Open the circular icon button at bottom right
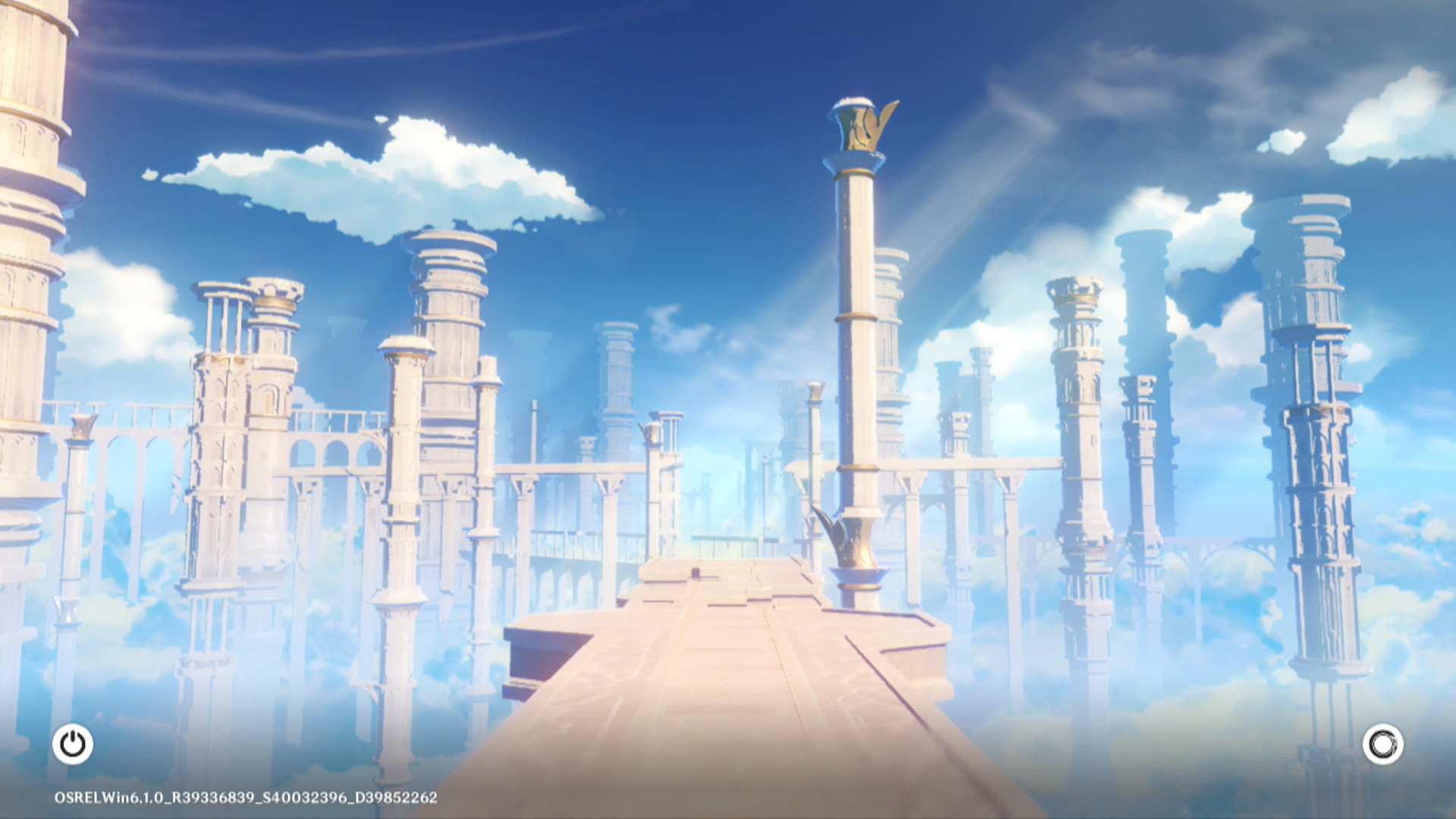 tap(1382, 744)
